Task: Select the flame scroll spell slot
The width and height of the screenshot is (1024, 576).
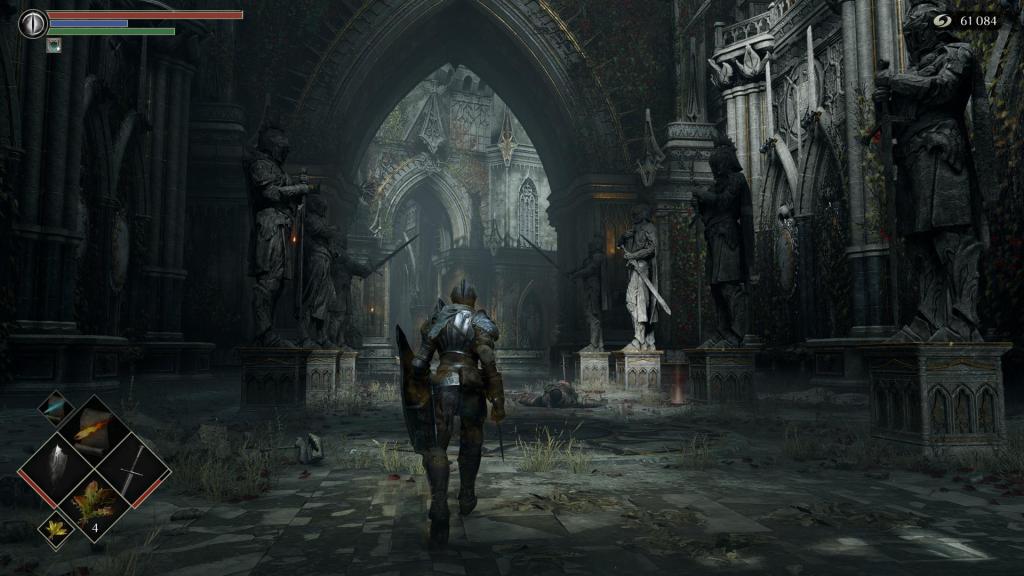Action: (x=93, y=430)
